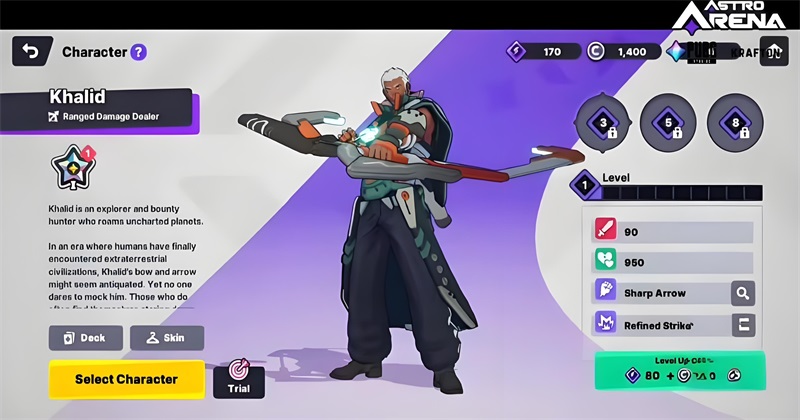The image size is (800, 420).
Task: Open the Skin menu
Action: (166, 338)
